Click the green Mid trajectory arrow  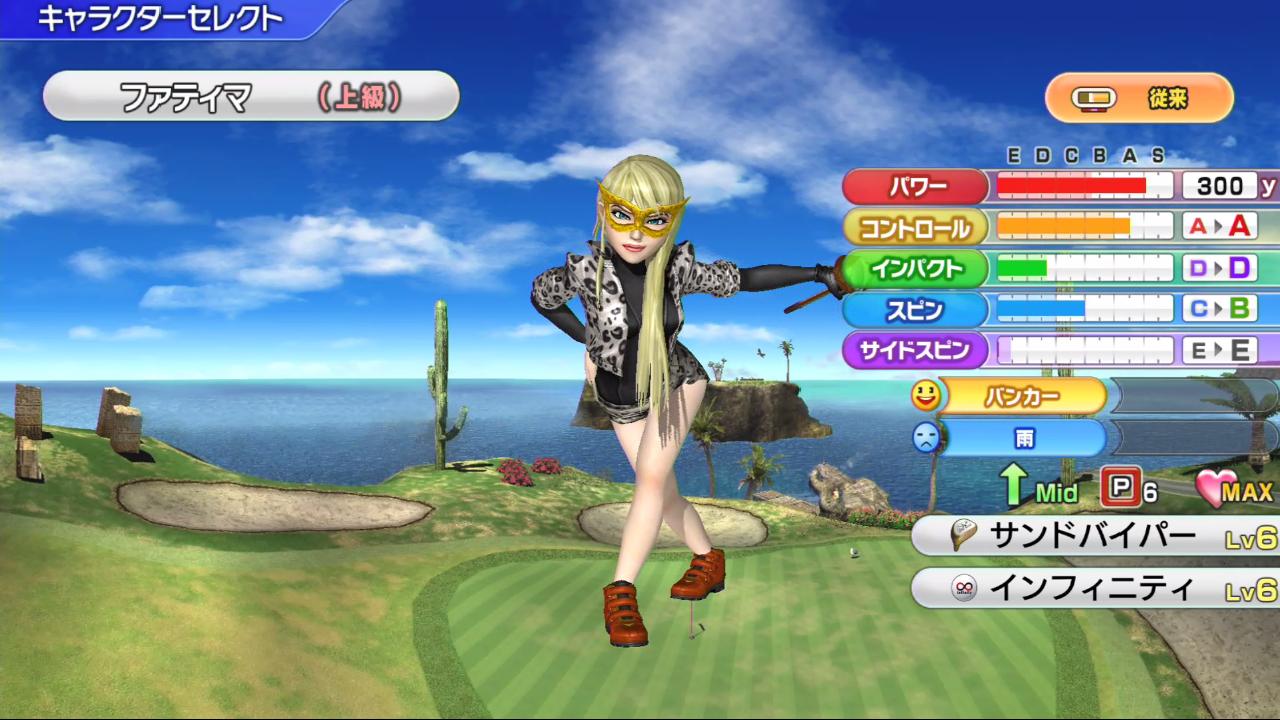[x=1015, y=487]
